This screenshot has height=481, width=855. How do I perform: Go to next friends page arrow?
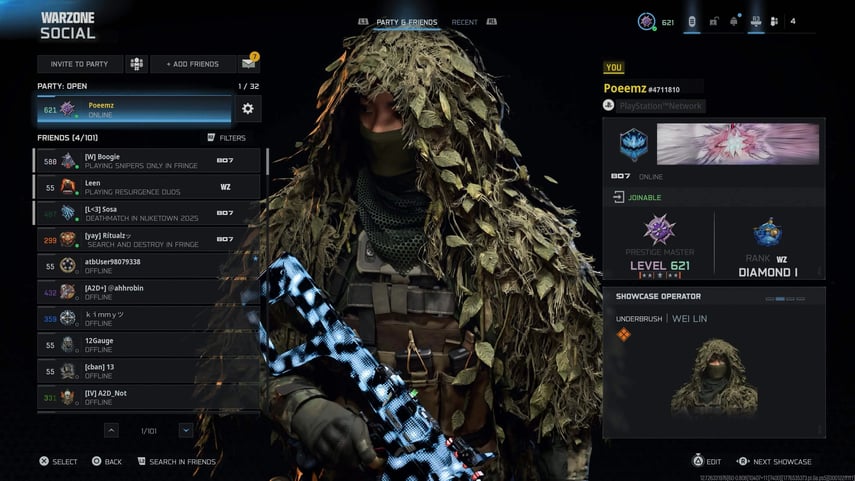186,430
